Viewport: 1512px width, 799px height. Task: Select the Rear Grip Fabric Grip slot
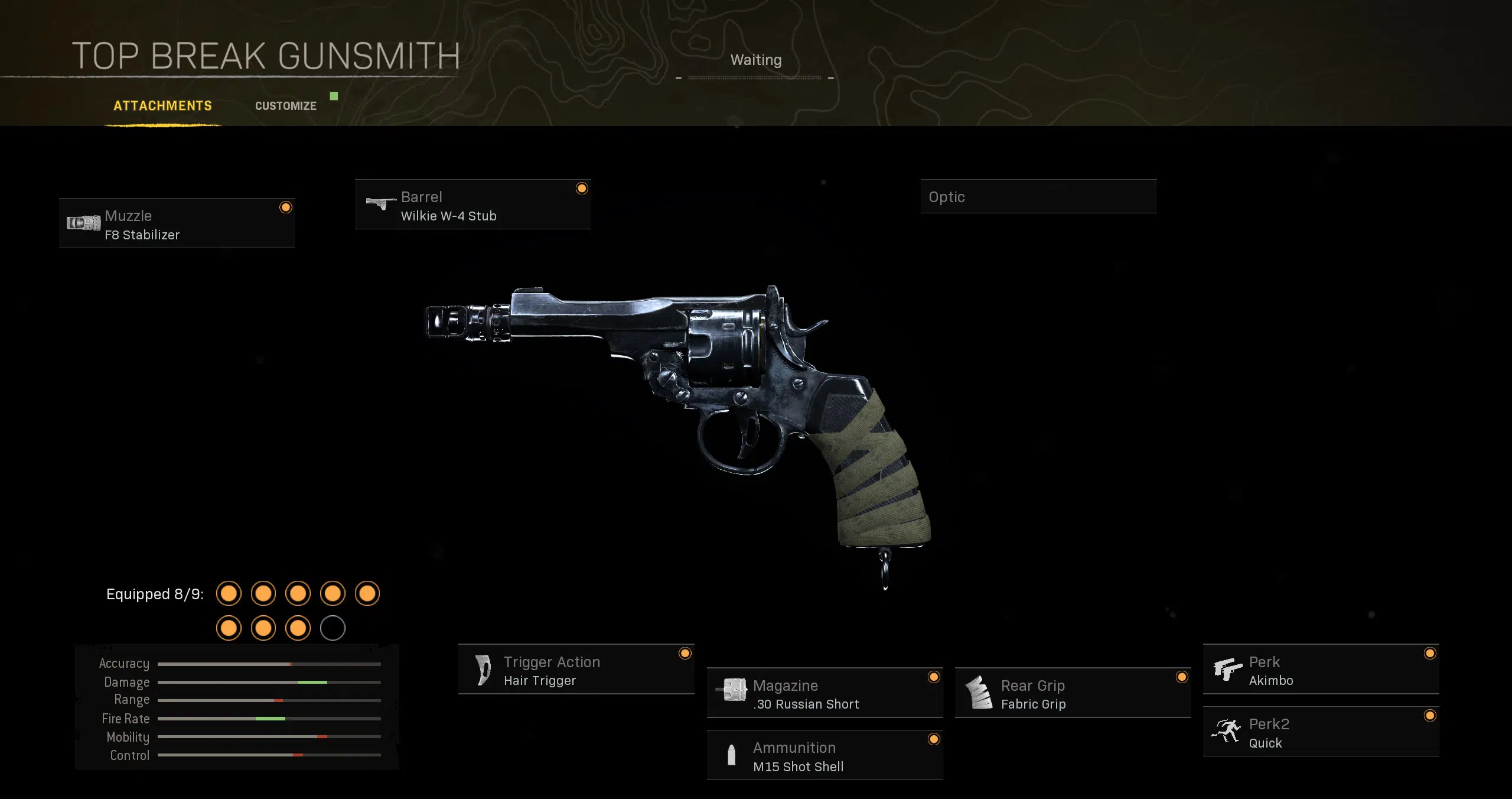point(1073,693)
